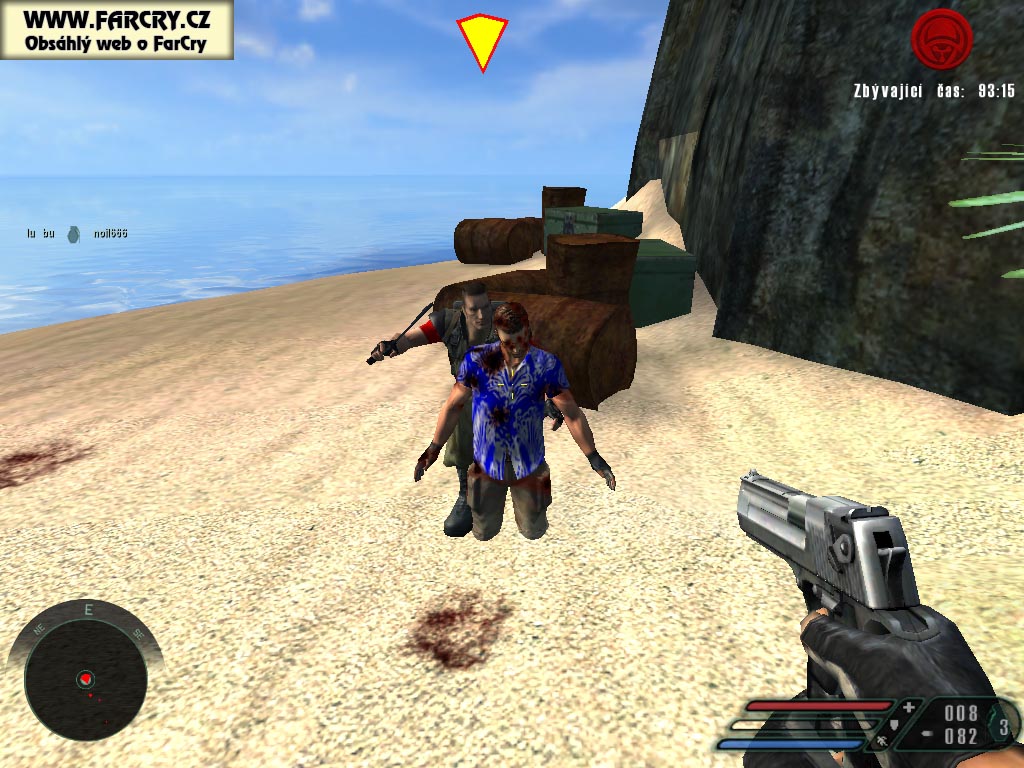Open the WWW.FARCRY.CZ watermark banner
This screenshot has width=1024, height=768.
pyautogui.click(x=117, y=29)
